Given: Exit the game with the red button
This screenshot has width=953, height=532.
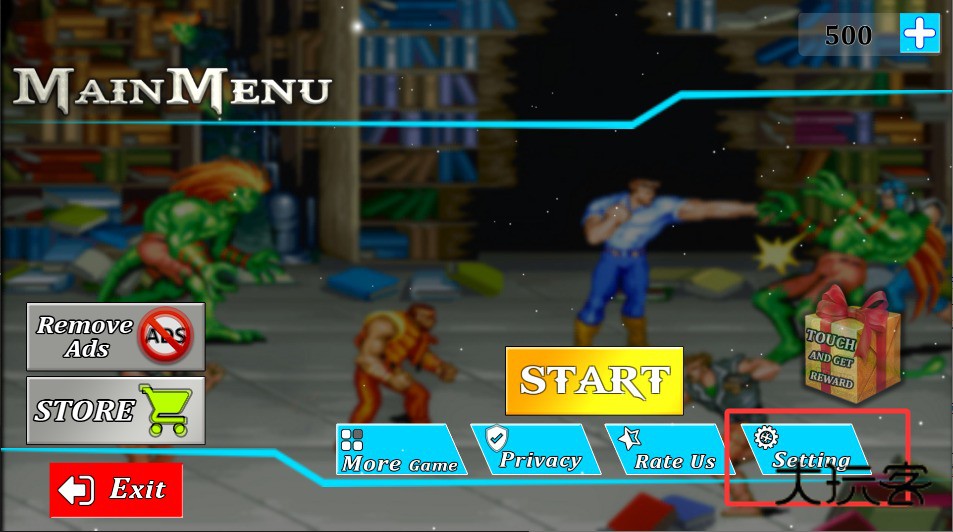Looking at the screenshot, I should click(x=116, y=490).
